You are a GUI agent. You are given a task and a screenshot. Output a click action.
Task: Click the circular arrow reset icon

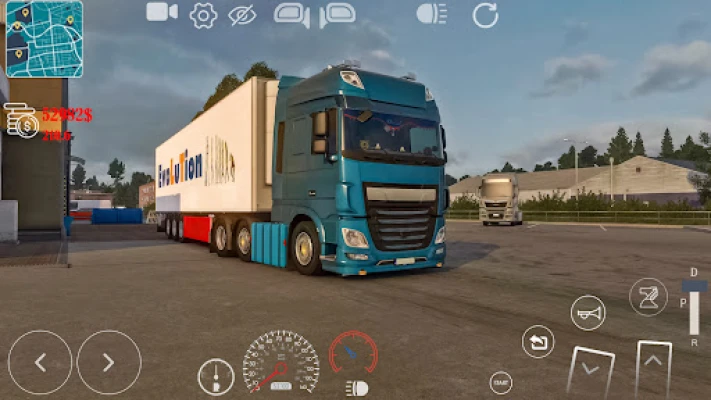point(485,15)
